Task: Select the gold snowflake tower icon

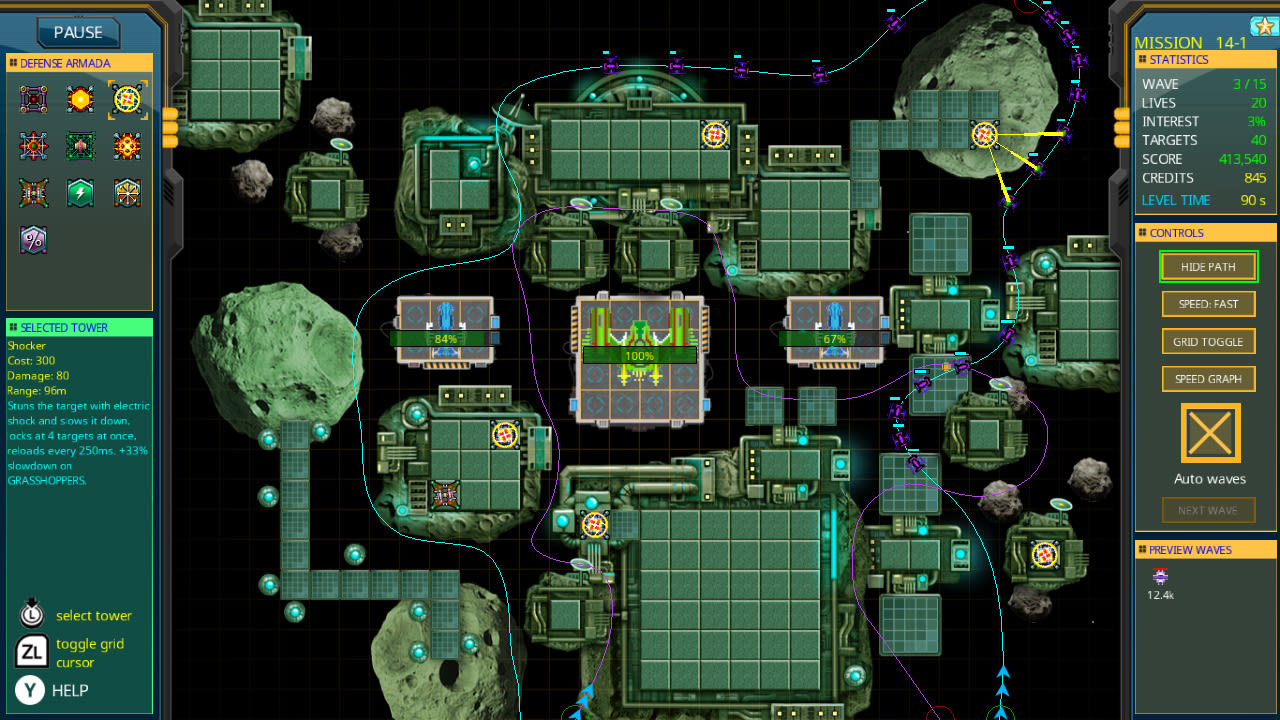Action: (127, 192)
